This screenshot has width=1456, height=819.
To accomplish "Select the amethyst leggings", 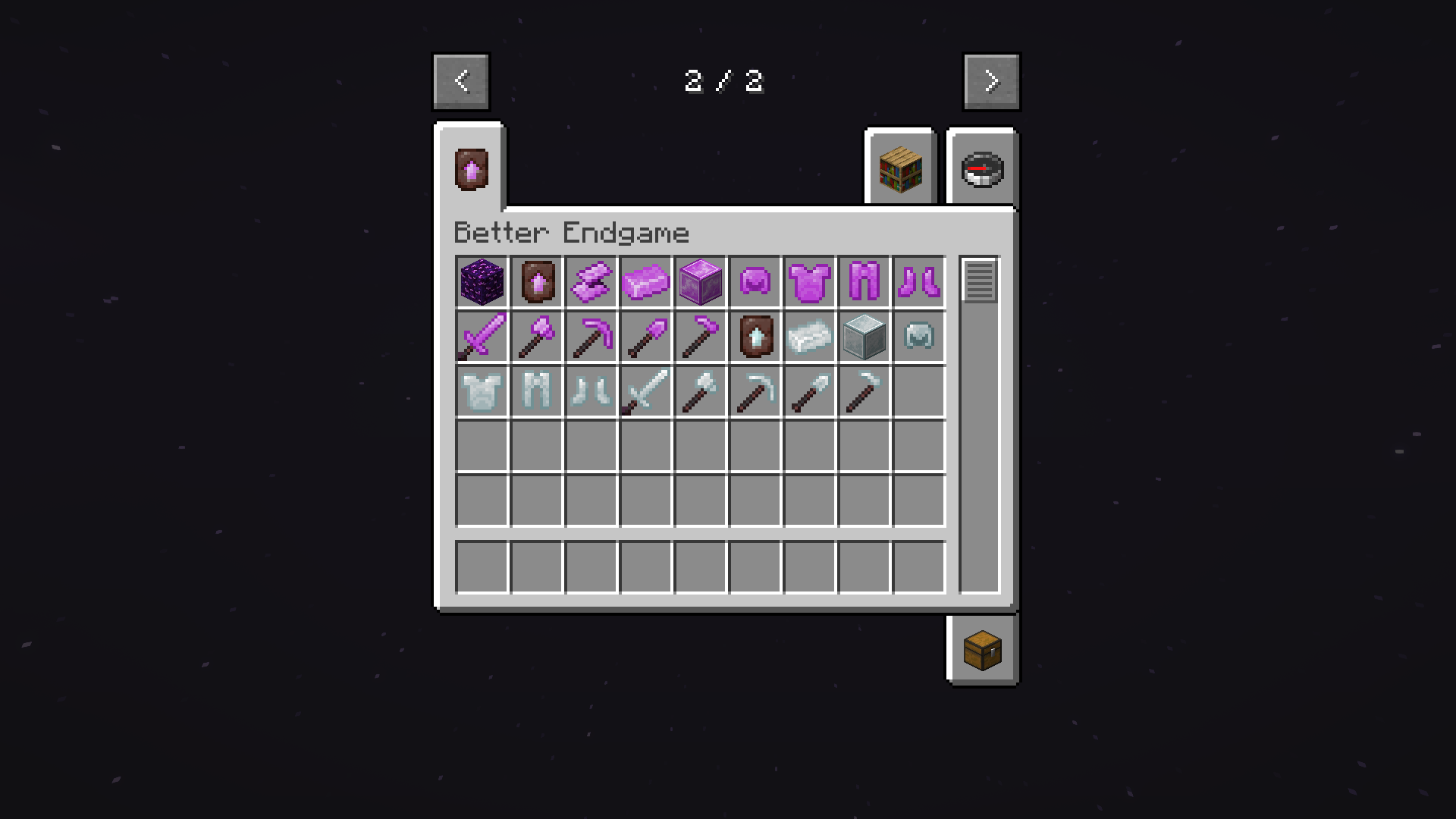I will pyautogui.click(x=864, y=282).
